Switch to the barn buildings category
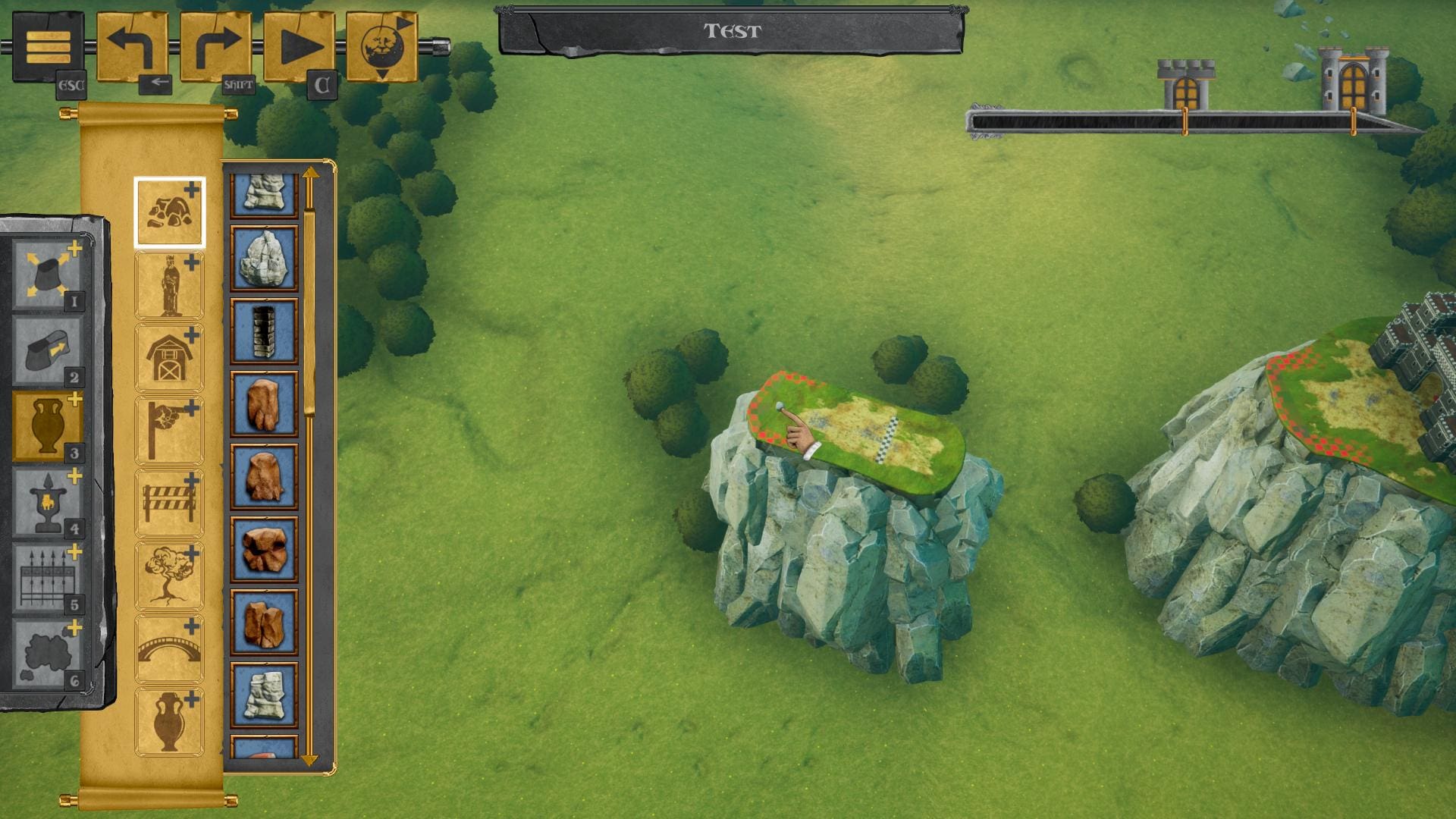This screenshot has height=819, width=1456. coord(169,358)
